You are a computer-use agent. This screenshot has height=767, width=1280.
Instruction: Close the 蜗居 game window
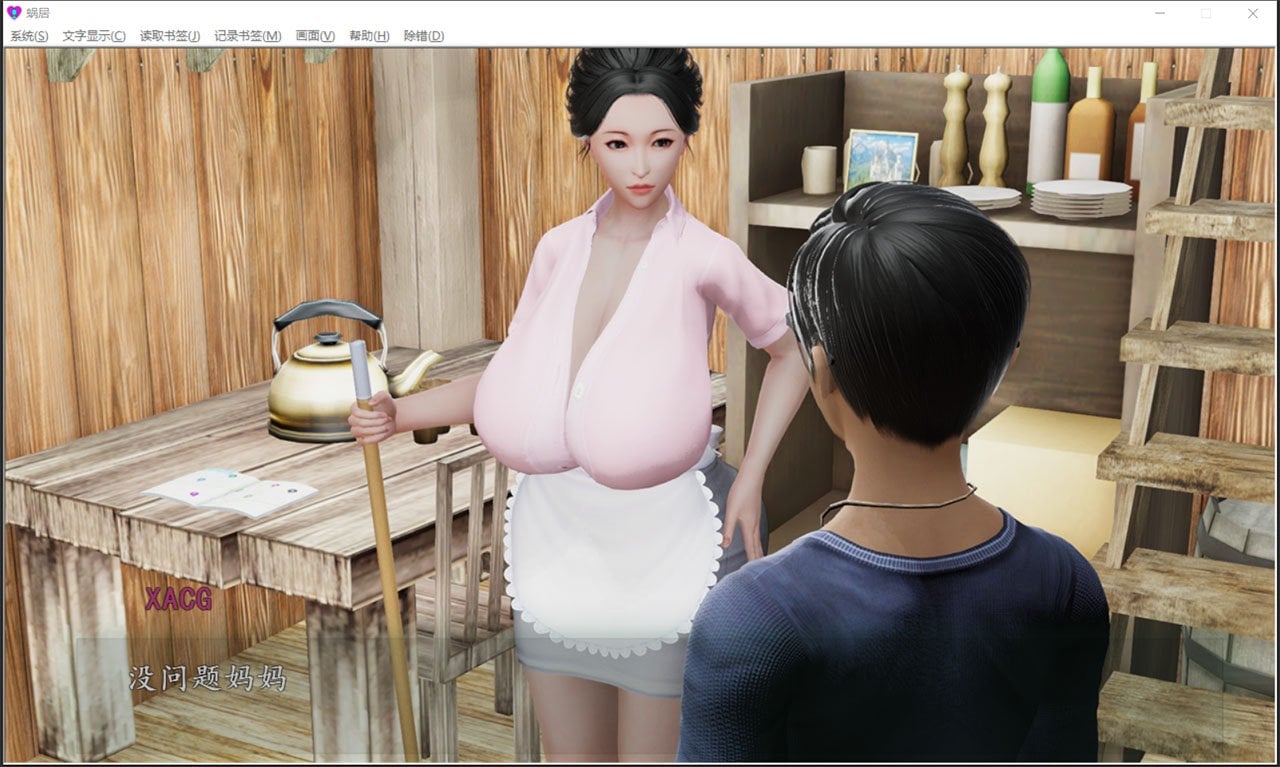click(1253, 13)
